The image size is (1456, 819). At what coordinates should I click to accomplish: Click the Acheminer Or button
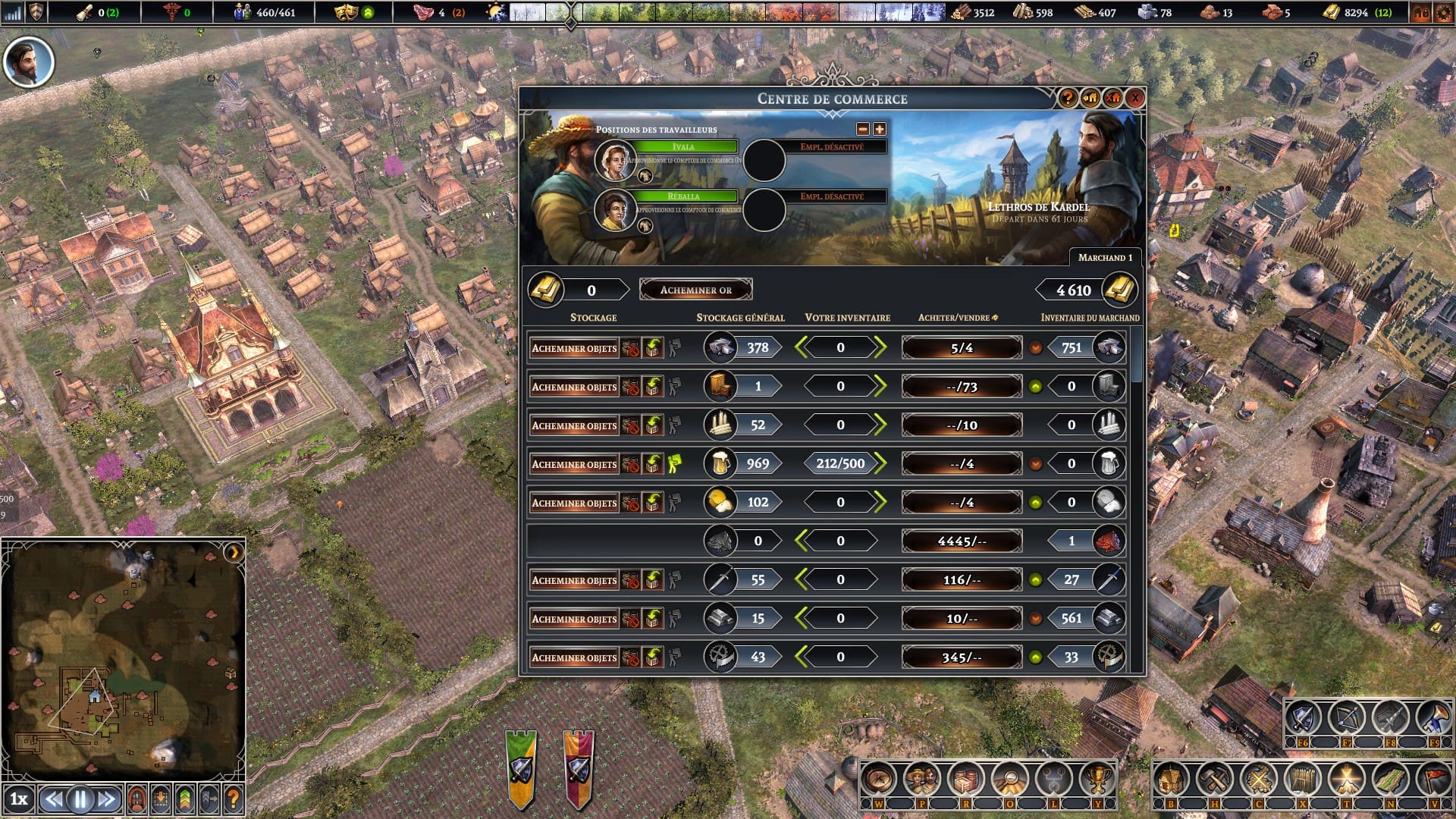(695, 290)
